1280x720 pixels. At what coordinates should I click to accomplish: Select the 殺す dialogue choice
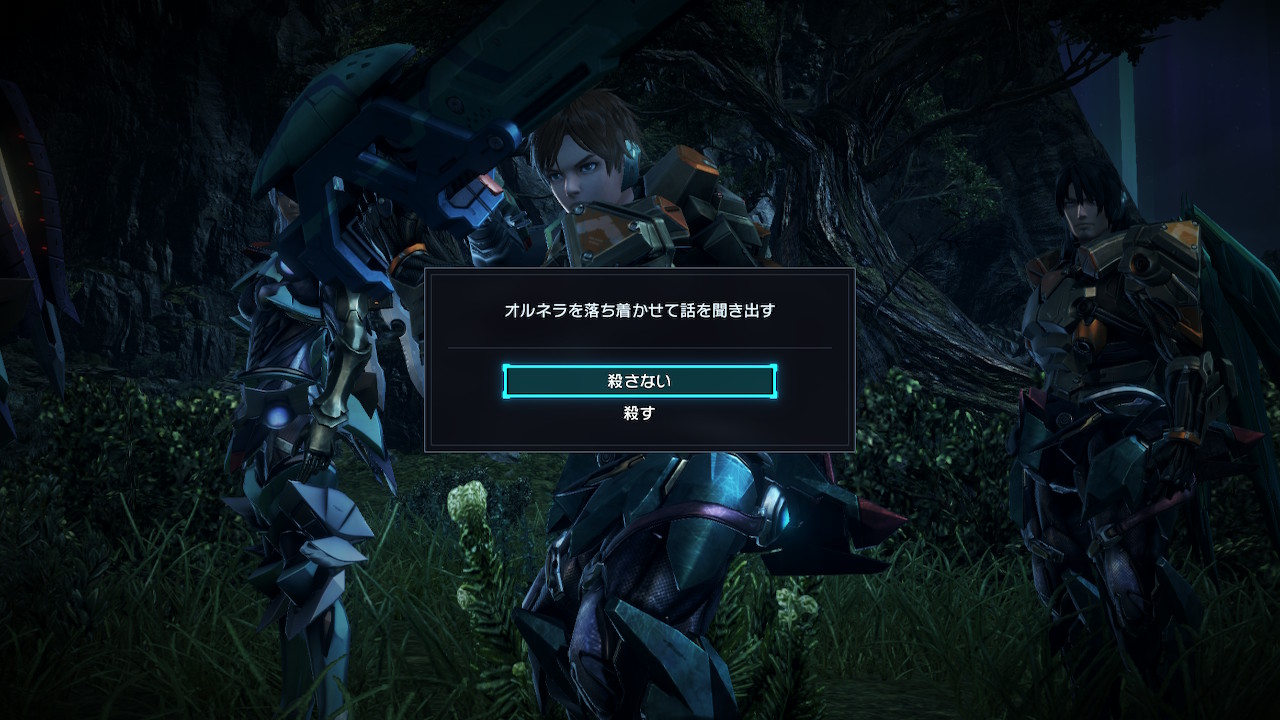[639, 413]
